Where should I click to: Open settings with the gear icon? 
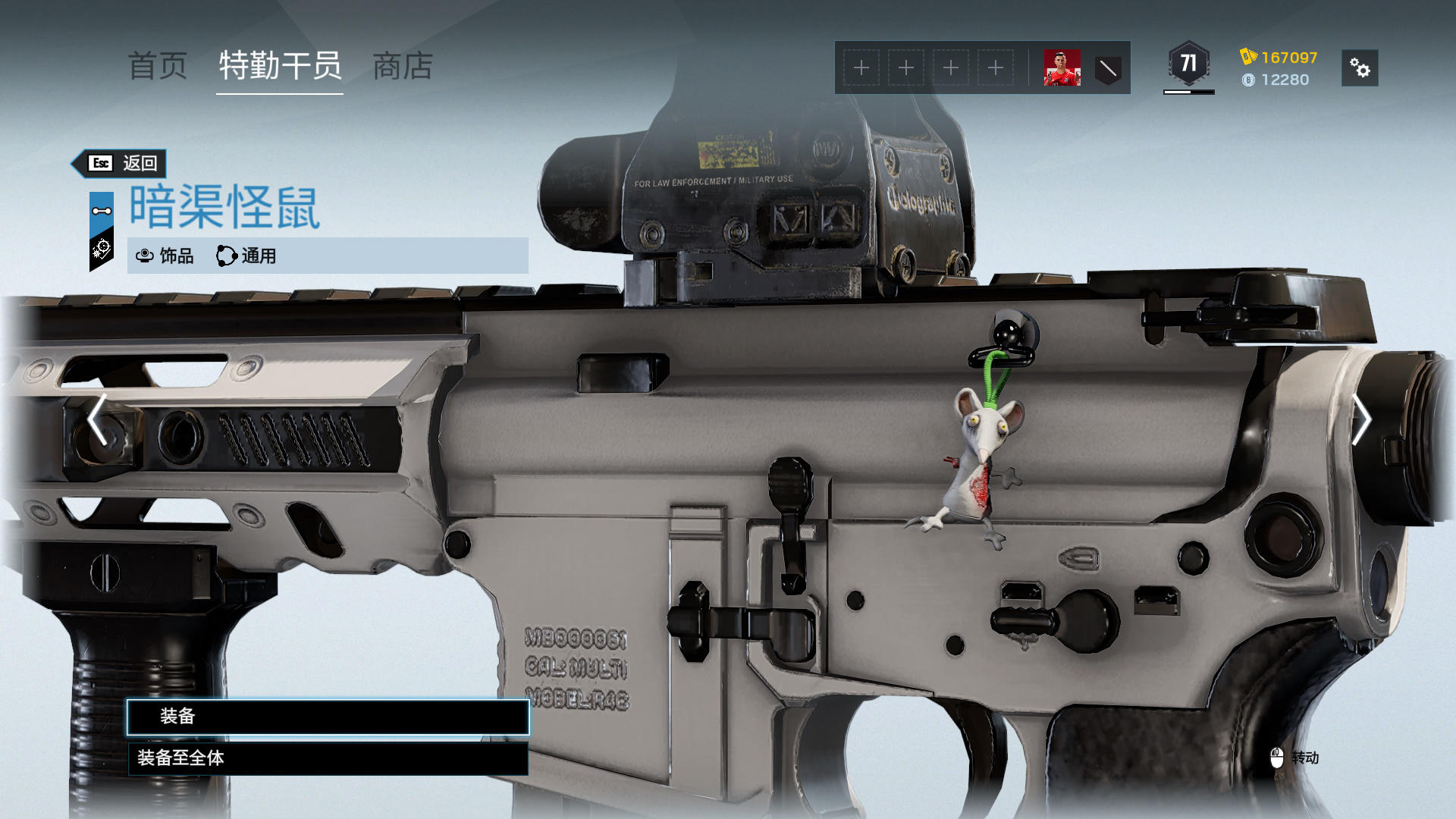1360,68
